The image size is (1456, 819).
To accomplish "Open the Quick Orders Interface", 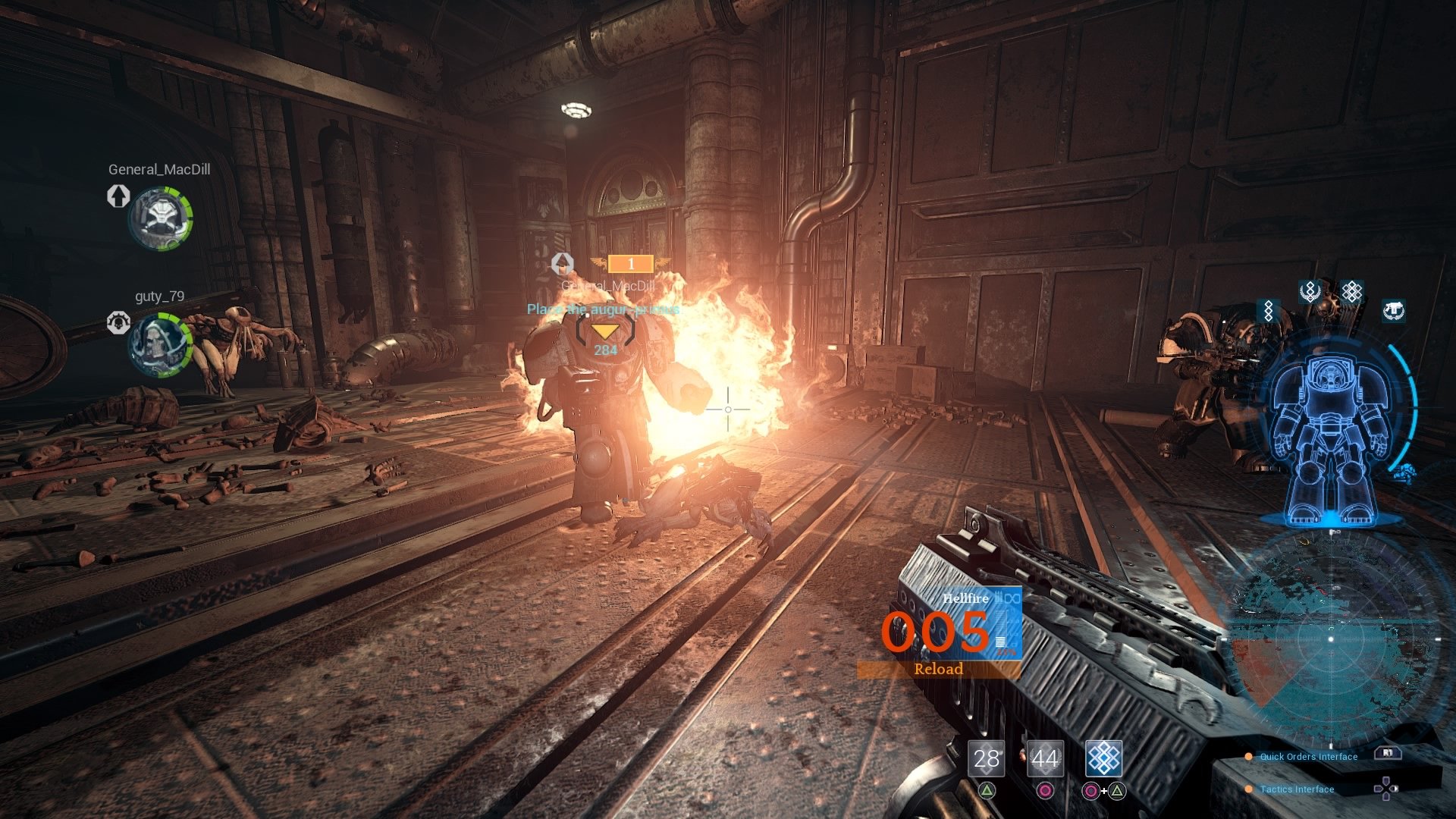I will pyautogui.click(x=1308, y=756).
